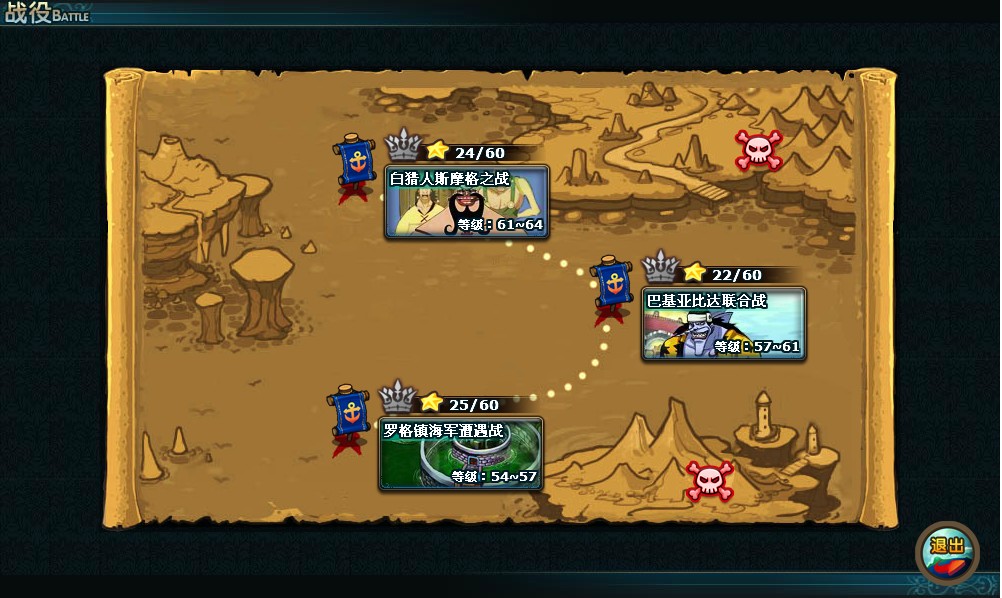Click the anchor banner beside 罗格镇海军遭遇战
1002x598 pixels.
pyautogui.click(x=350, y=414)
